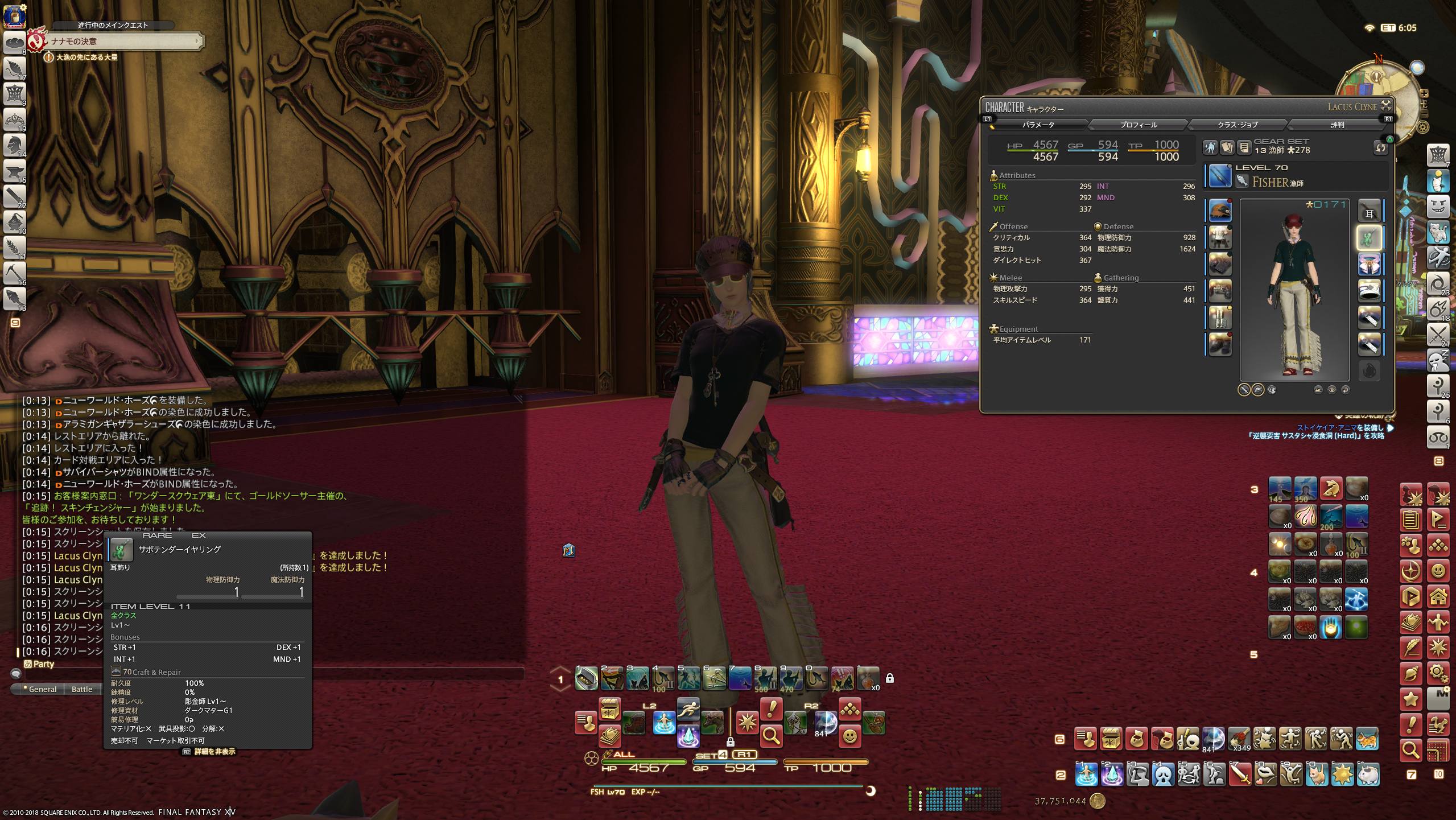Click the orange cap head equipment slot
This screenshot has height=820, width=1456.
click(x=1220, y=211)
